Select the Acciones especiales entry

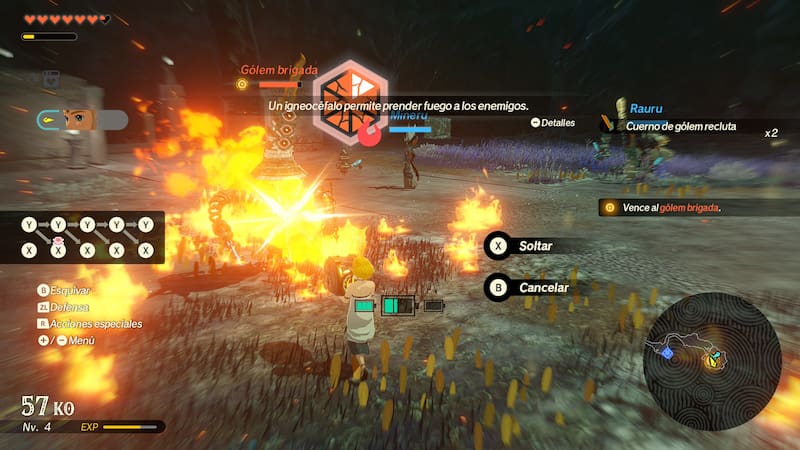pos(90,324)
